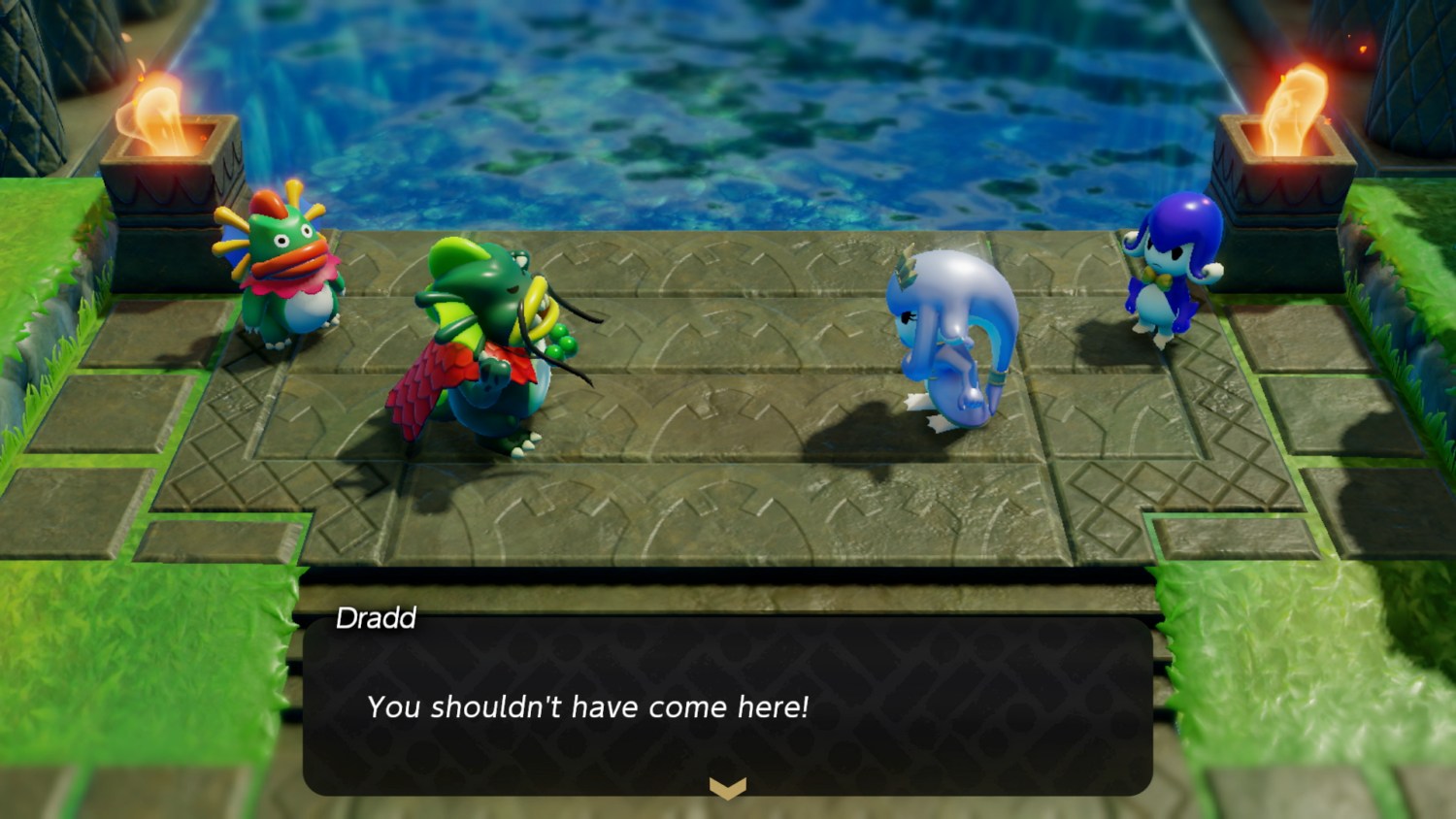The image size is (1456, 819).
Task: Click the downward chevron to advance dialogue
Action: point(728,790)
